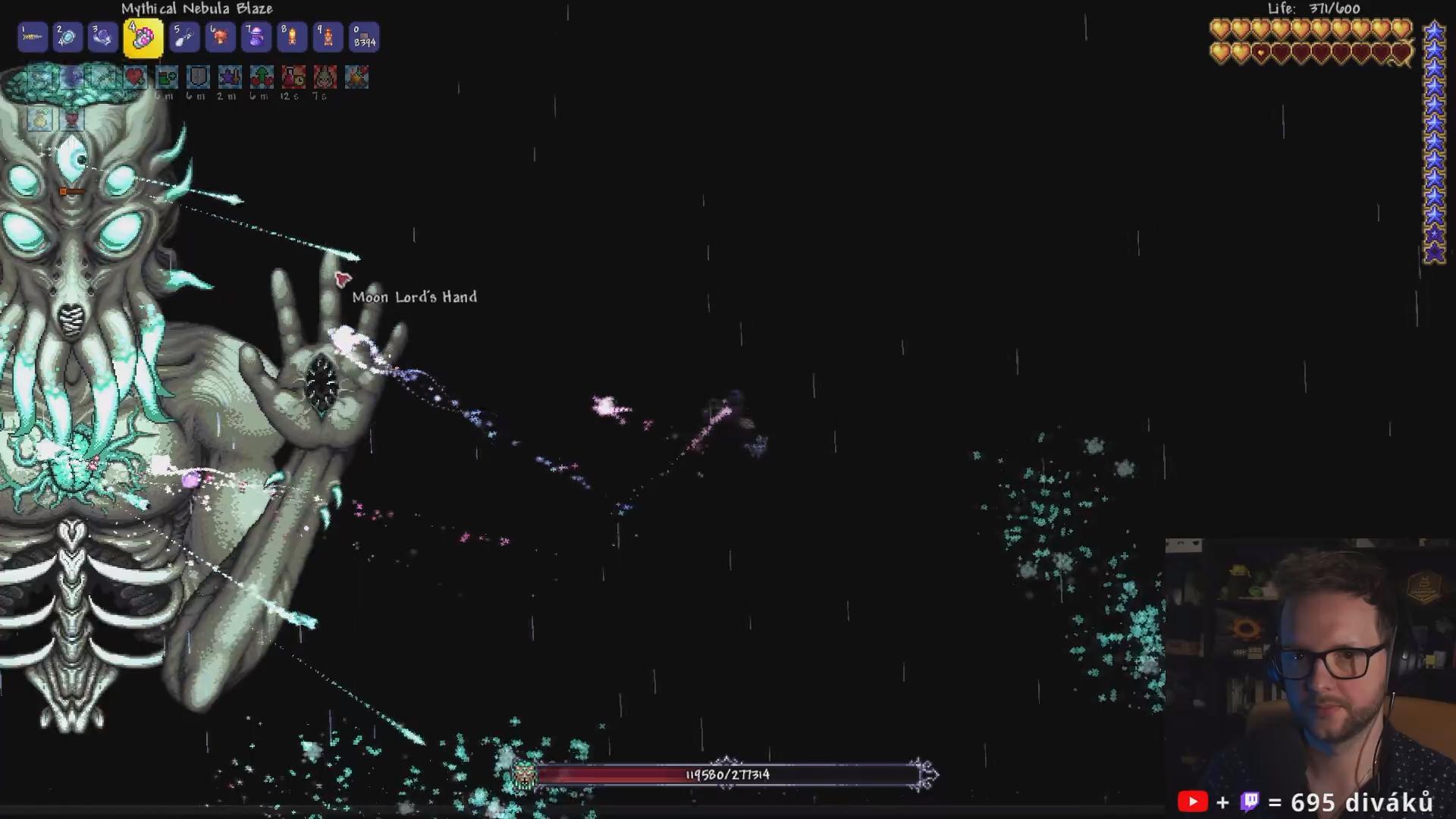This screenshot has width=1456, height=819.
Task: Switch to the purple orb weapon in slot 3
Action: (102, 37)
